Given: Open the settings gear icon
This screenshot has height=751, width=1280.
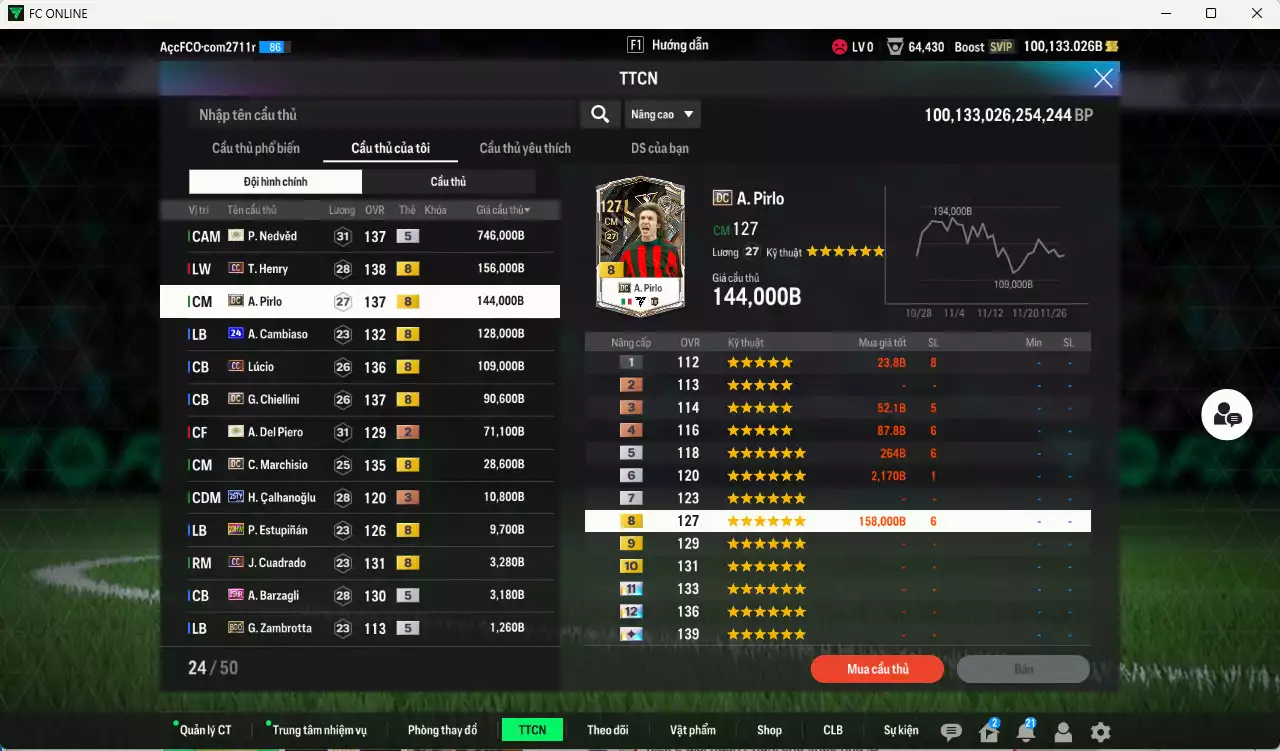Looking at the screenshot, I should pos(1098,733).
